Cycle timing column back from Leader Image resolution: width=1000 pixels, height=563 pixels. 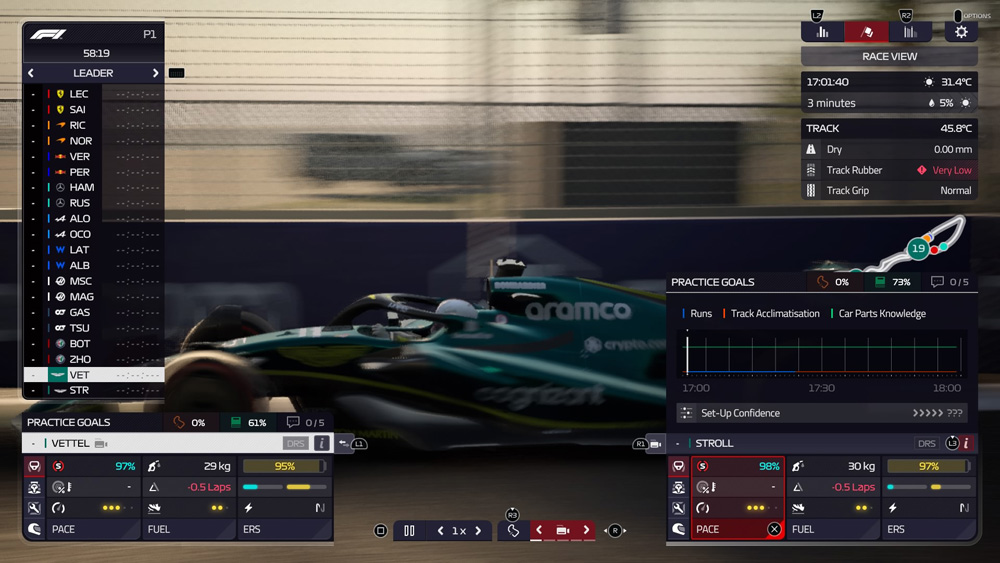click(31, 73)
